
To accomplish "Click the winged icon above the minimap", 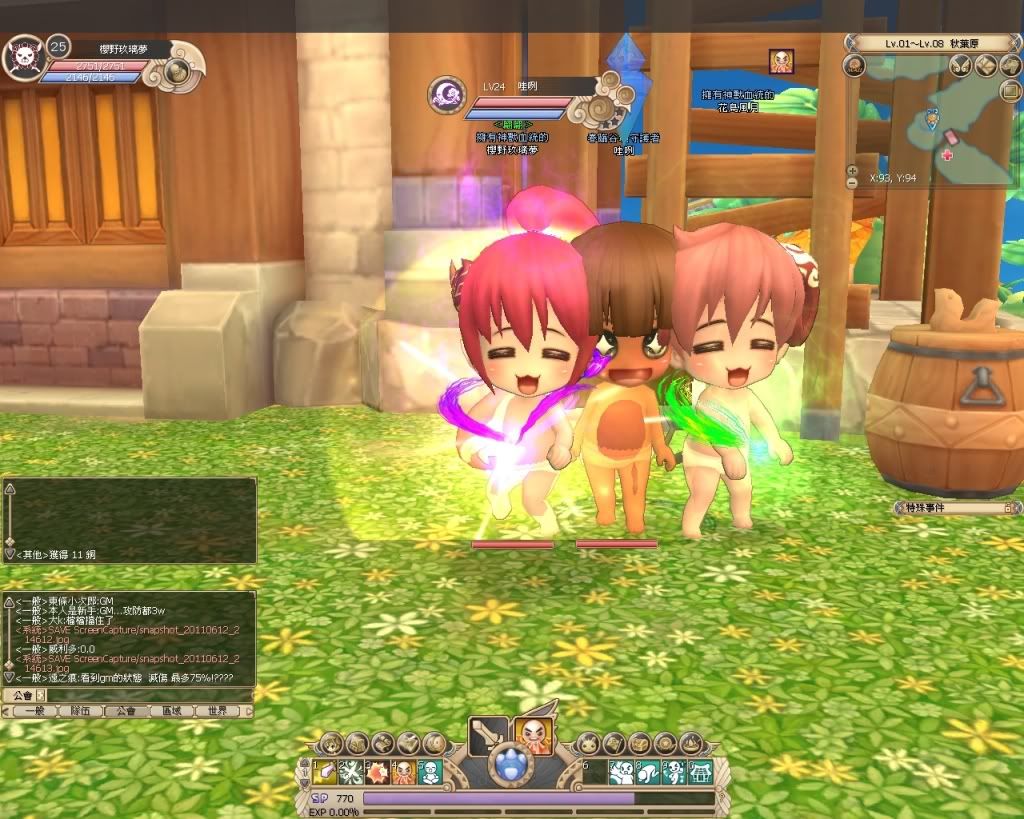I will (x=961, y=66).
